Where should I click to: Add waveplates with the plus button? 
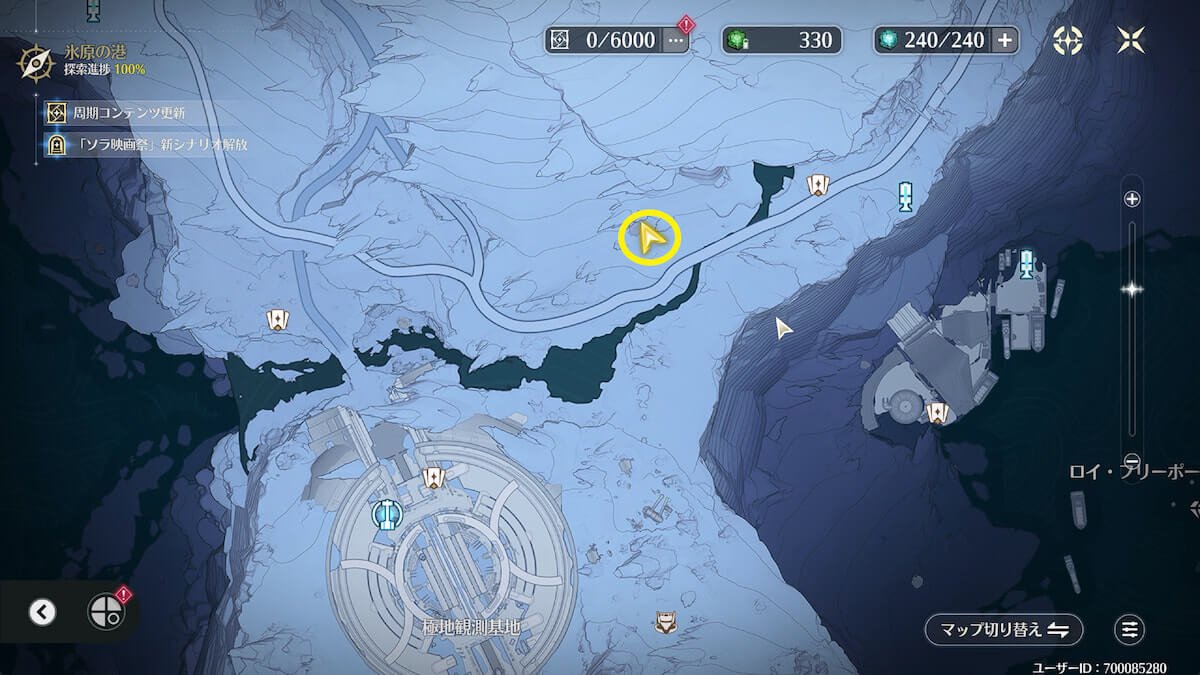[x=1004, y=40]
